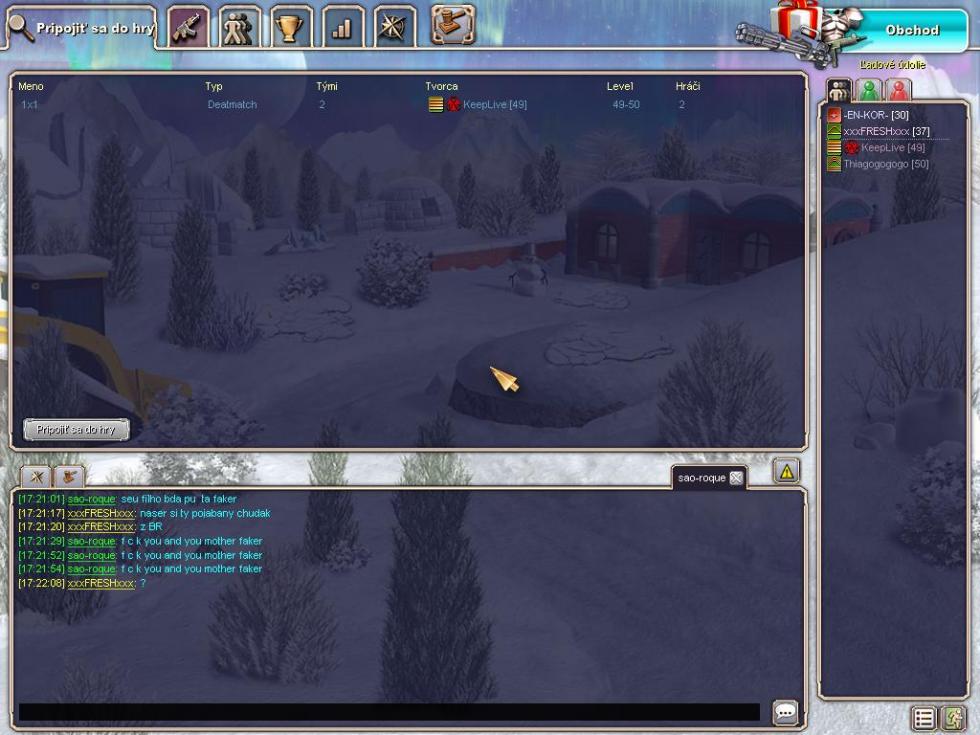Select the crossed tools tab

click(395, 28)
